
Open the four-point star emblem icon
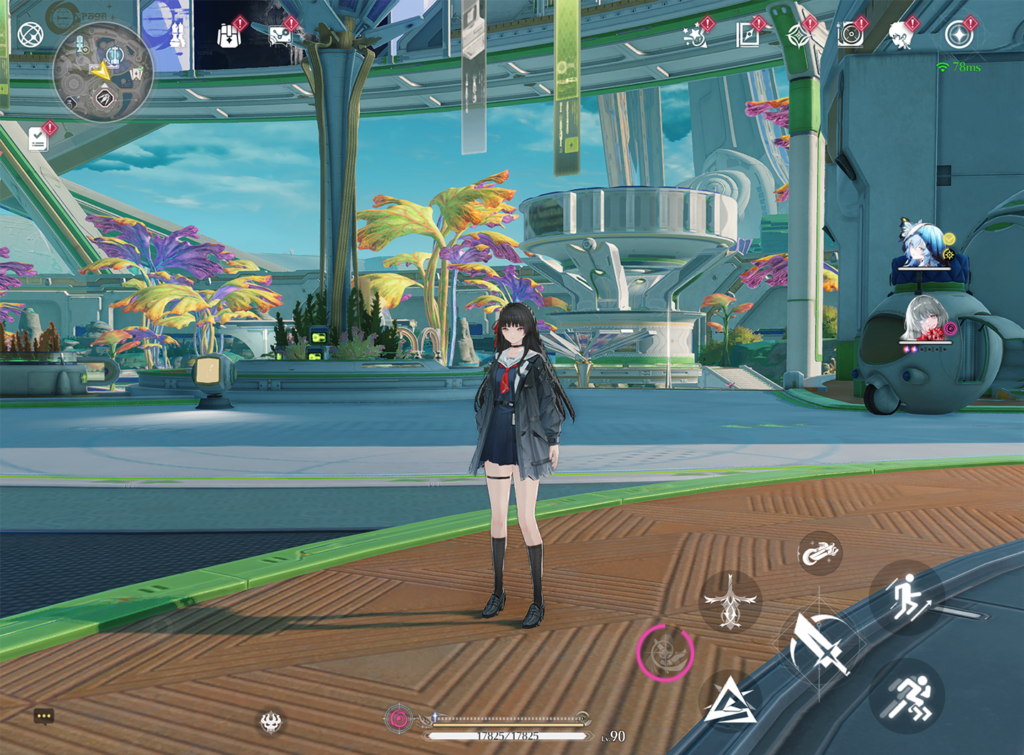pyautogui.click(x=799, y=35)
